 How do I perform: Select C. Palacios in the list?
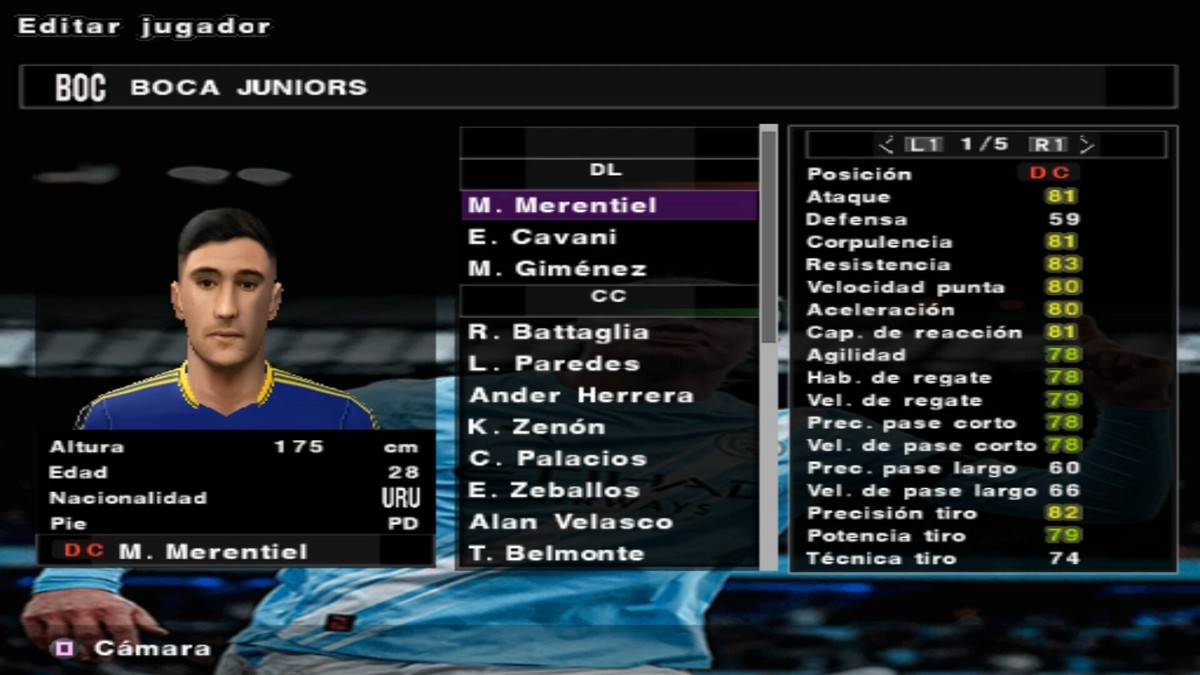608,459
